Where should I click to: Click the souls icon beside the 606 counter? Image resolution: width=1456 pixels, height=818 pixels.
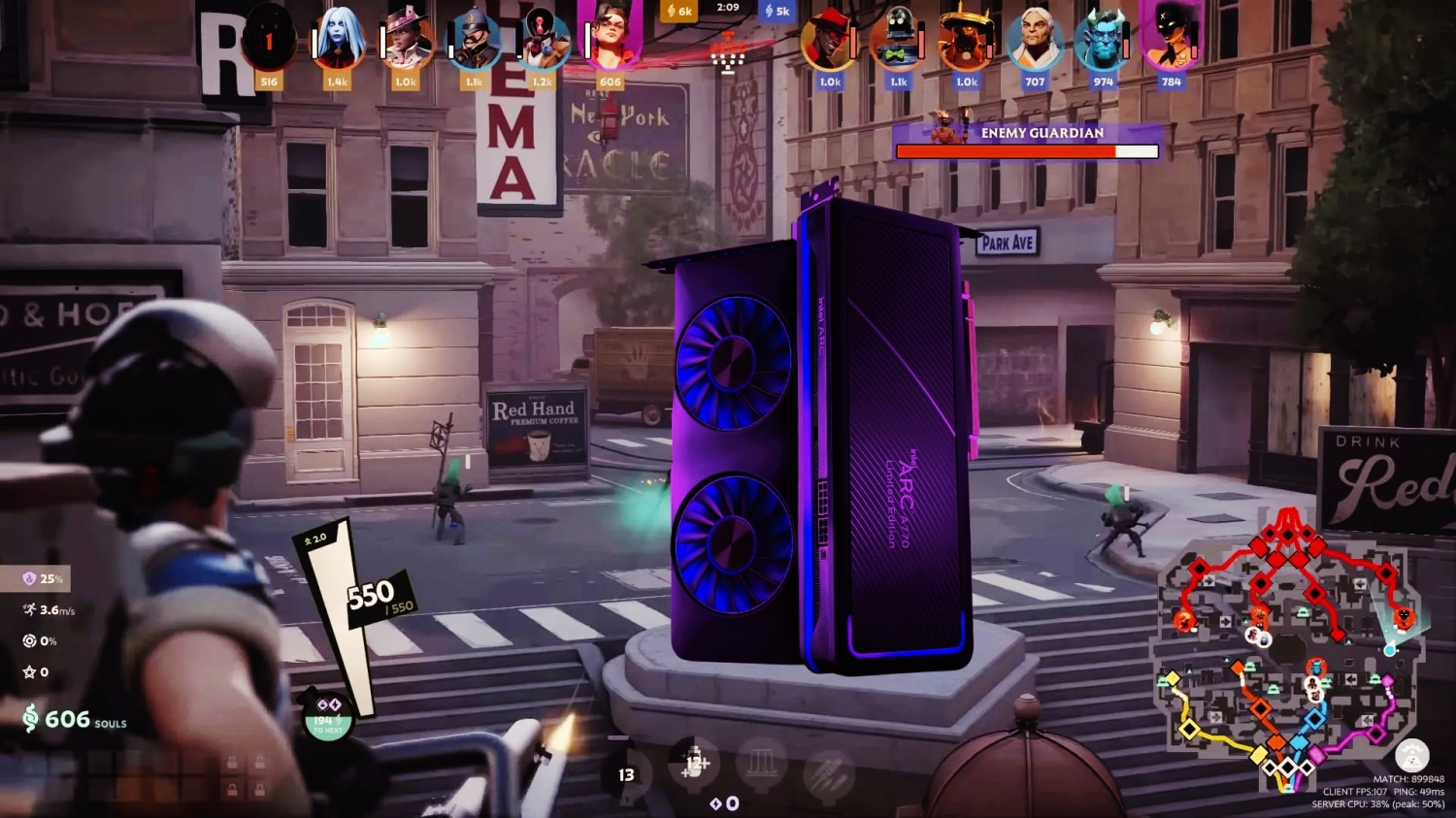(29, 721)
